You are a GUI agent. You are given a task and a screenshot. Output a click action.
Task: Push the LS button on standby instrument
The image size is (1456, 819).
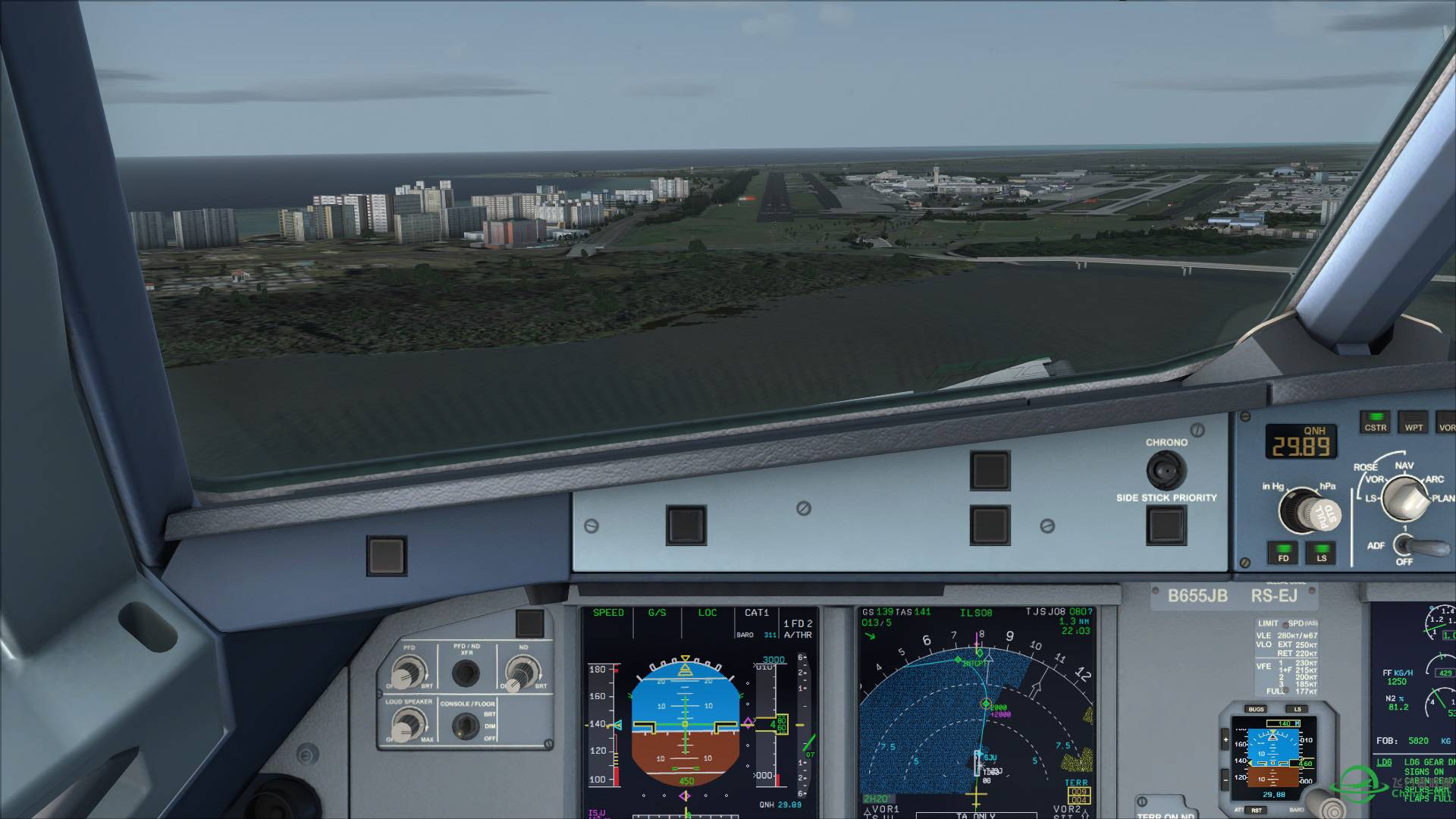(x=1298, y=710)
